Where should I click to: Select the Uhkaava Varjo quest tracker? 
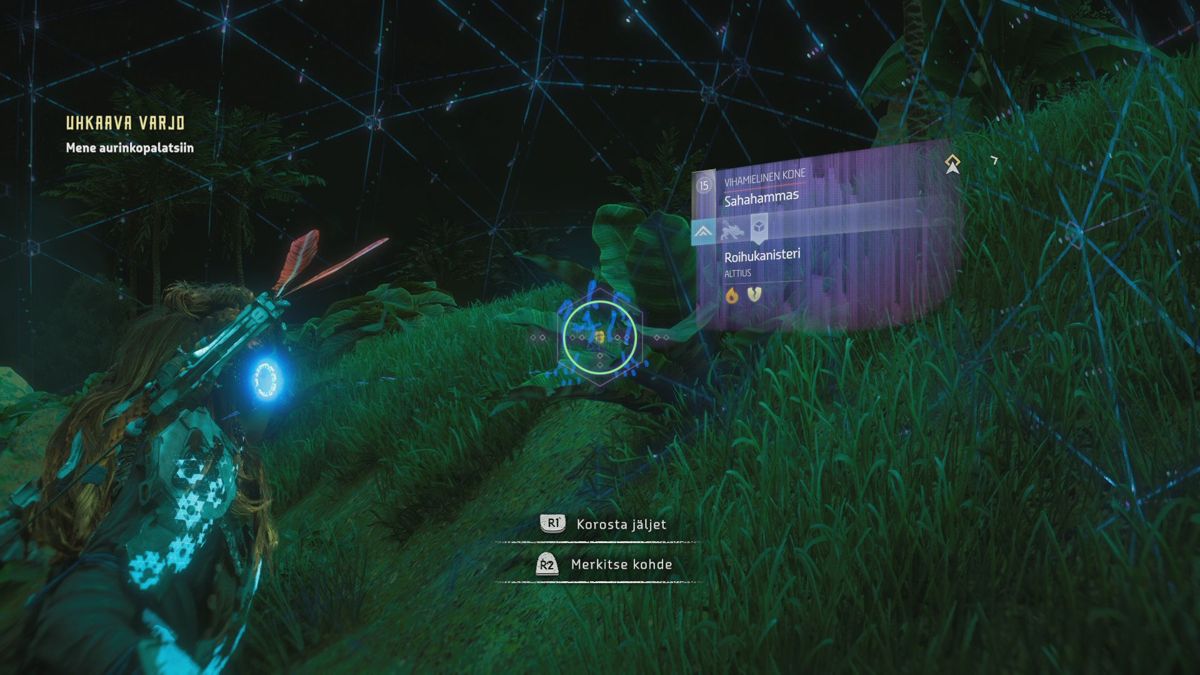125,123
